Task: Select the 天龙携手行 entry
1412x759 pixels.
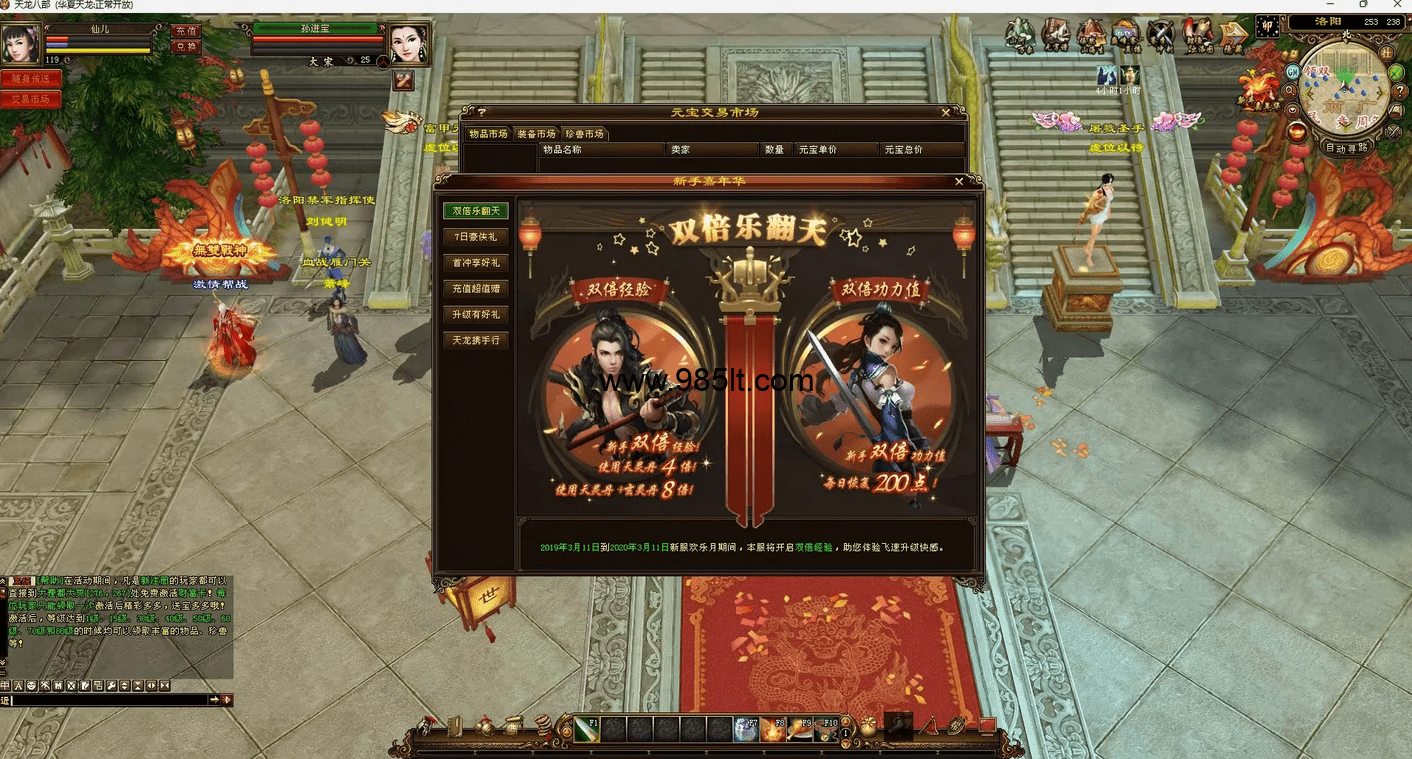Action: 476,341
